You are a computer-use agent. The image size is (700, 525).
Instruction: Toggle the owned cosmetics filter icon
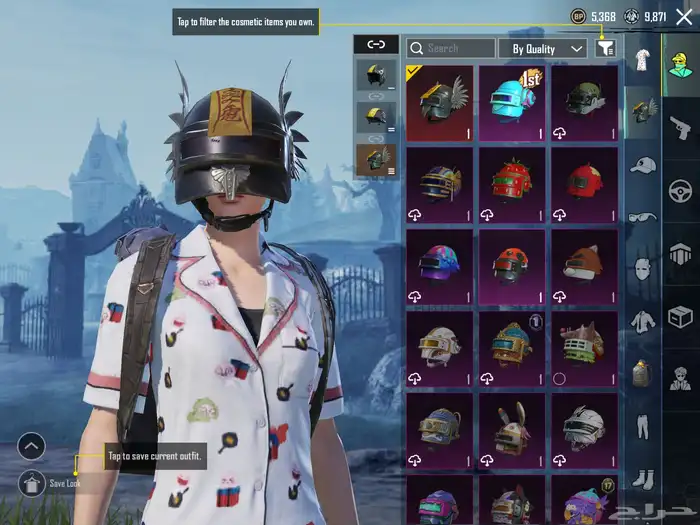(x=605, y=48)
